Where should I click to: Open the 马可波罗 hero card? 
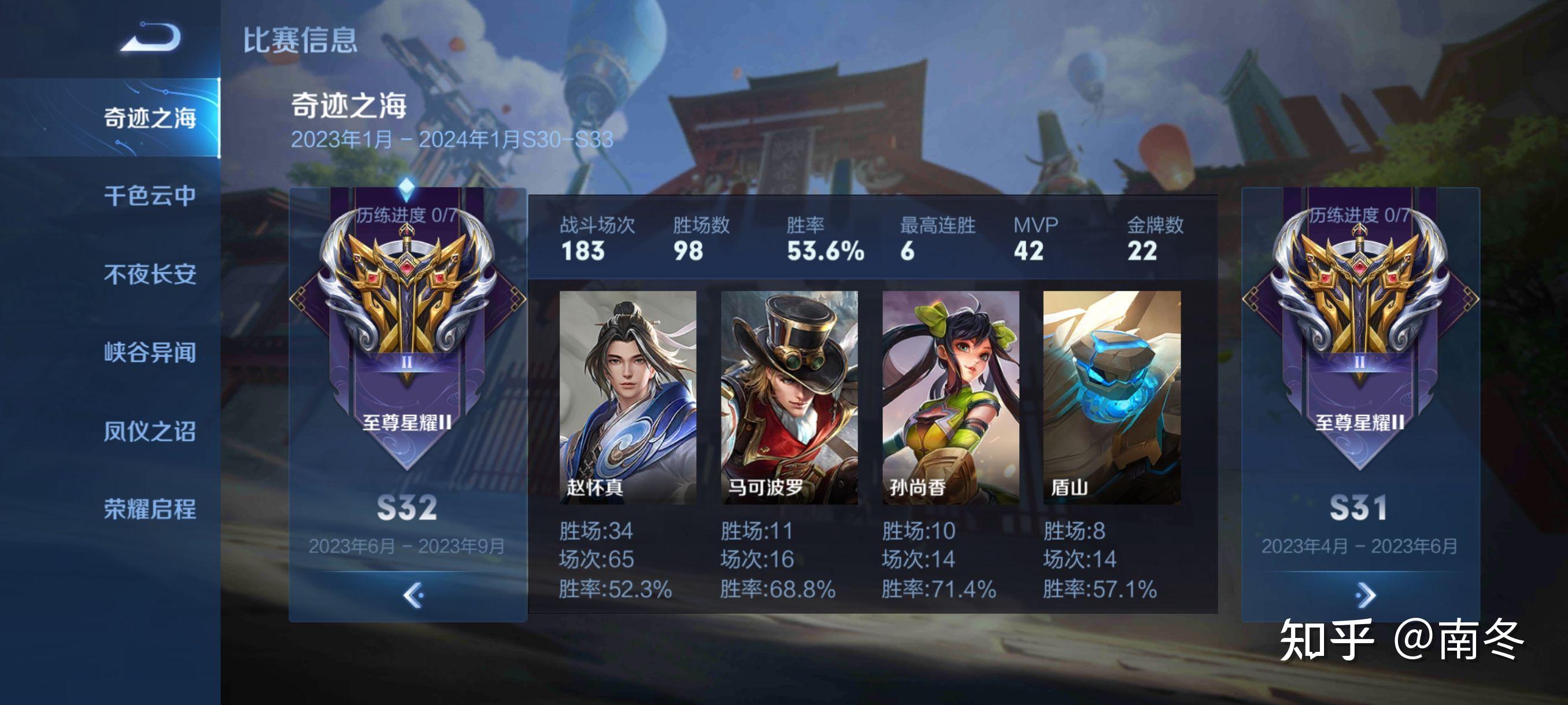(x=789, y=396)
